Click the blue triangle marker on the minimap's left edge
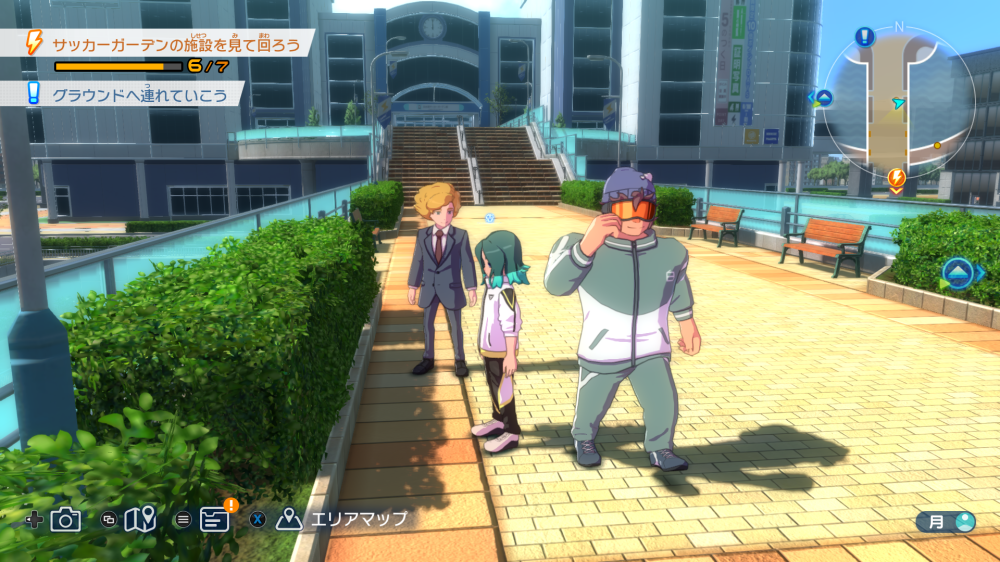The height and width of the screenshot is (562, 1000). [x=822, y=97]
